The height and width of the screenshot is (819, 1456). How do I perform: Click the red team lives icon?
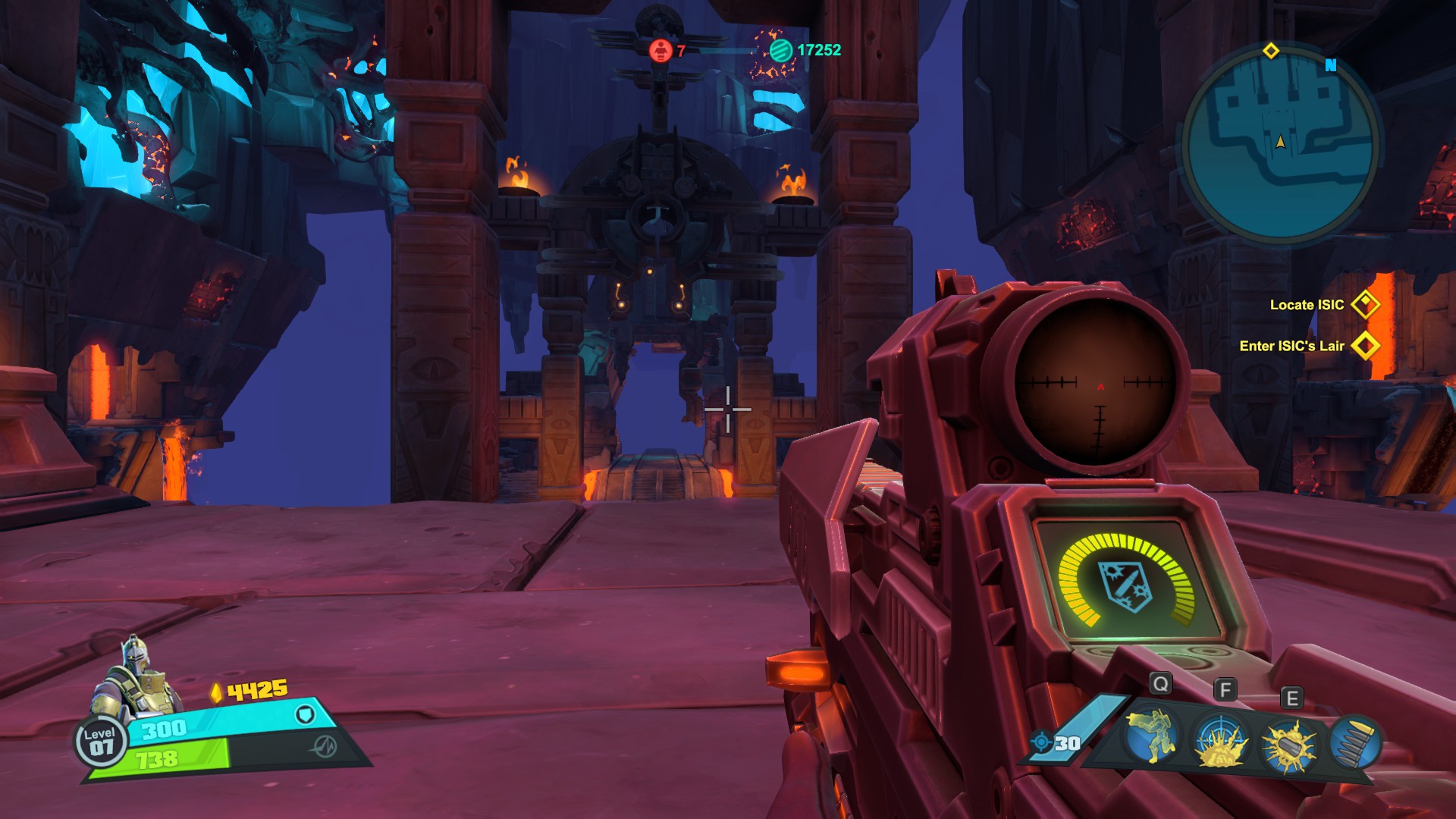click(661, 50)
